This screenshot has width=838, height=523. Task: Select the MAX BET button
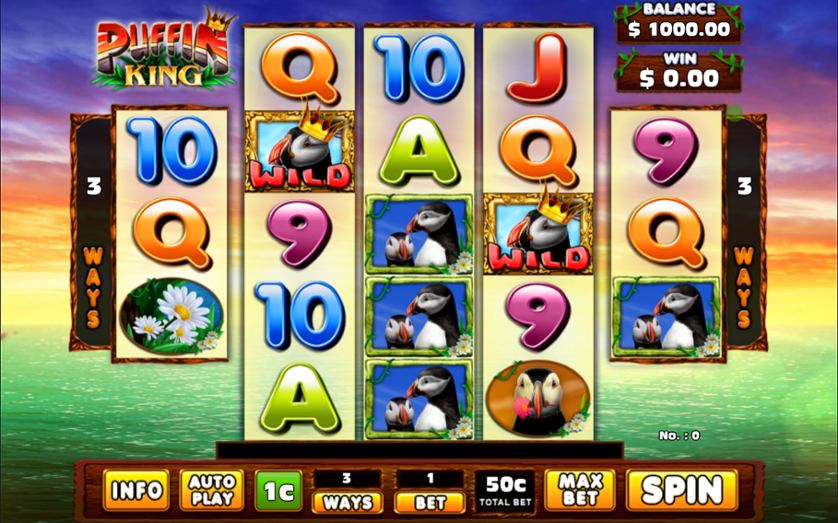point(579,490)
